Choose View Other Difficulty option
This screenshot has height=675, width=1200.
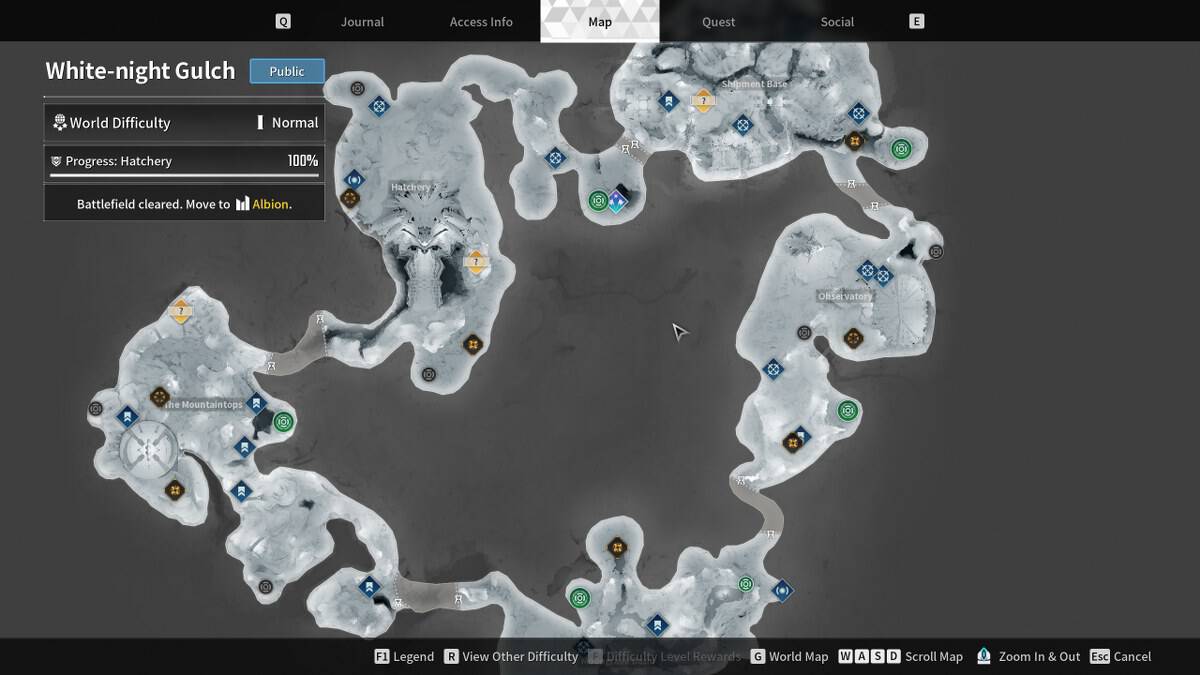pyautogui.click(x=511, y=657)
